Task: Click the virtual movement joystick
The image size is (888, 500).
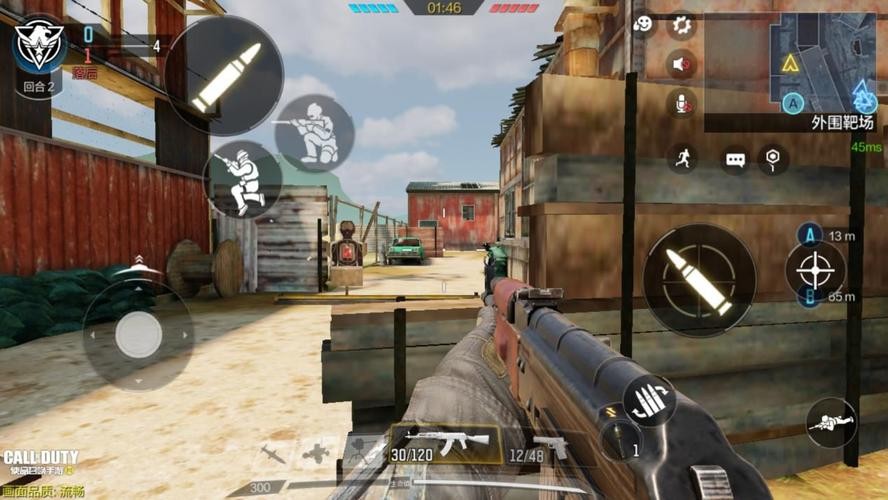Action: coord(138,335)
